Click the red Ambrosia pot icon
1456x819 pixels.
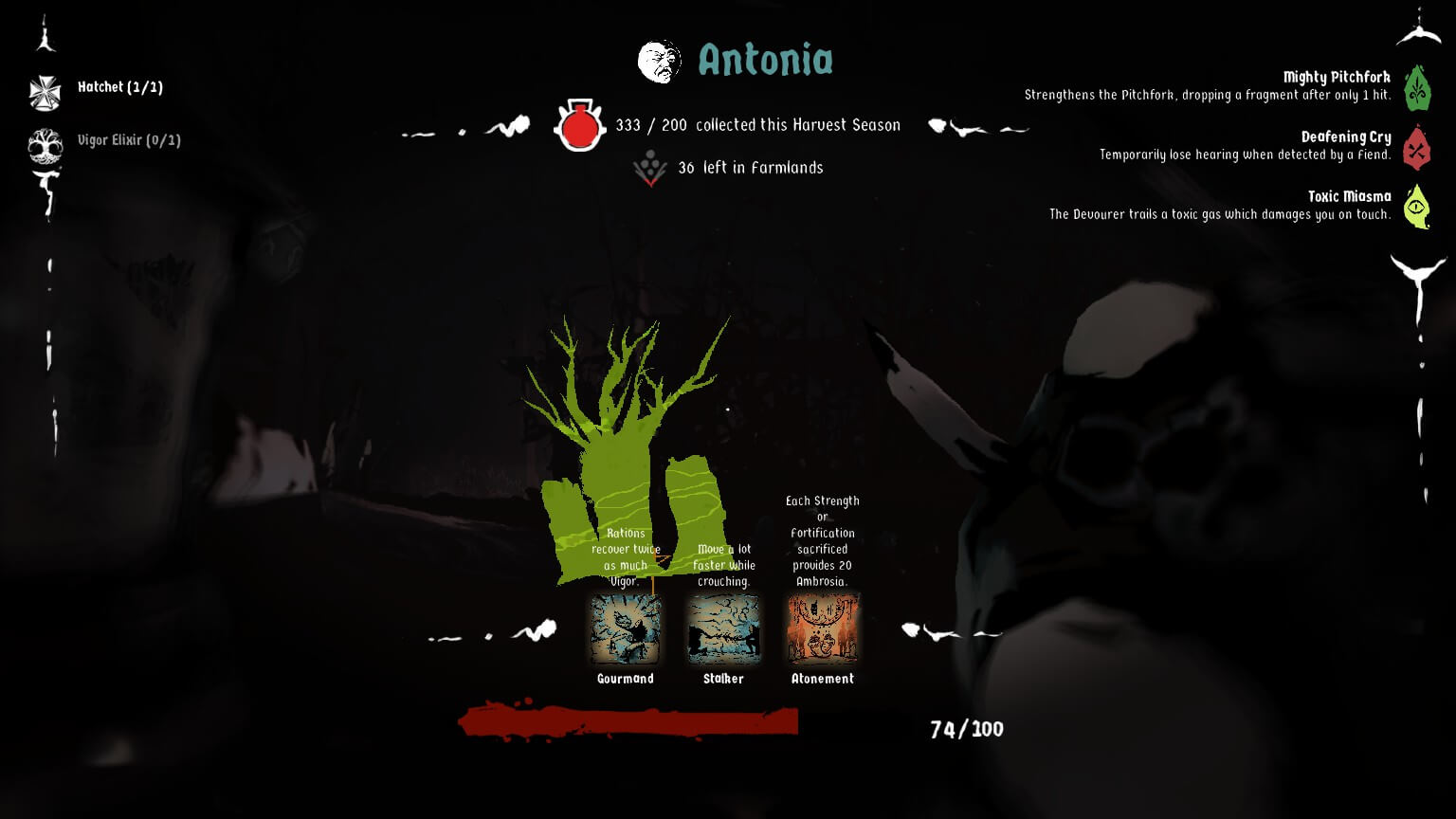pyautogui.click(x=579, y=126)
